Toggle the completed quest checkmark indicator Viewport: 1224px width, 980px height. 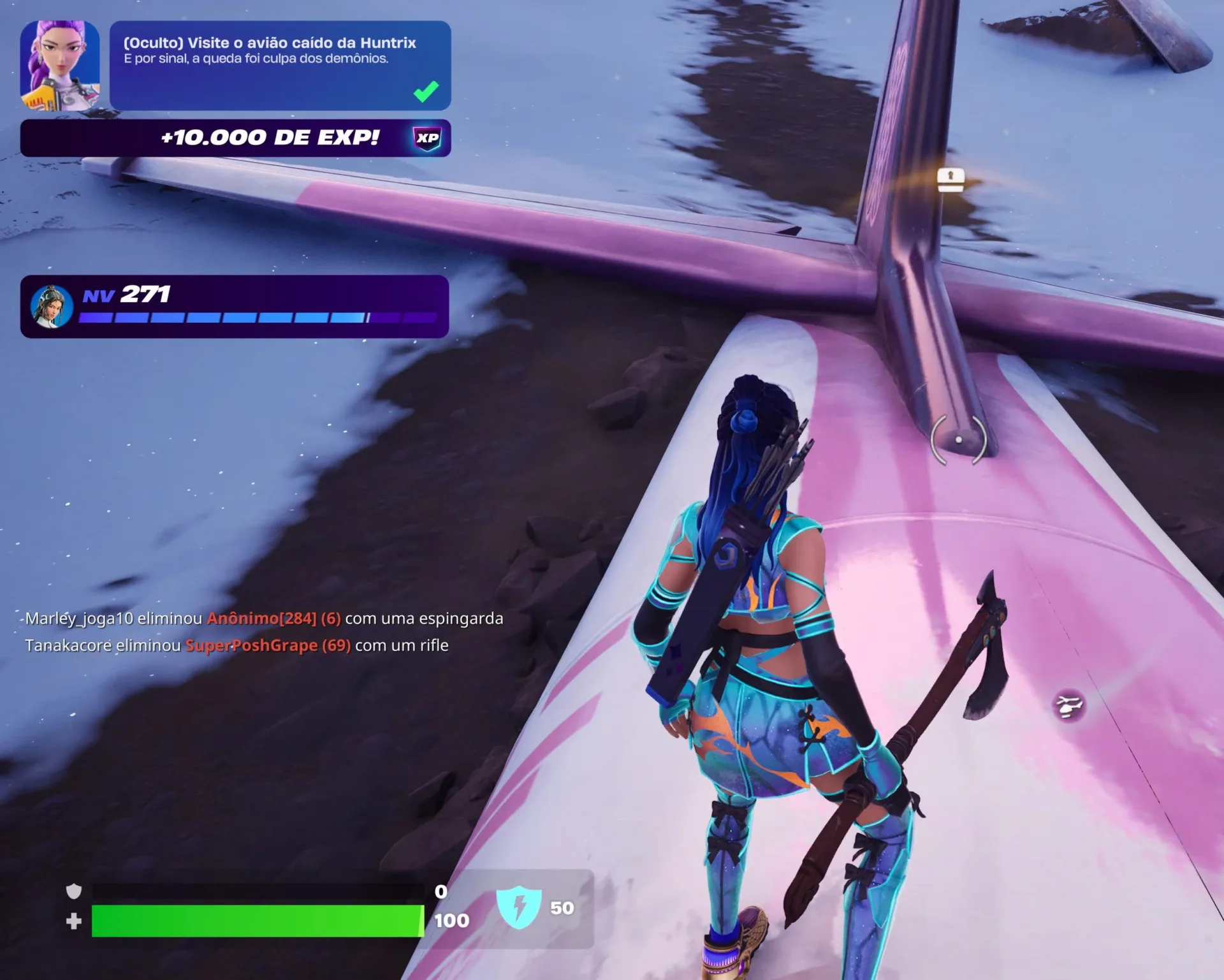tap(425, 93)
